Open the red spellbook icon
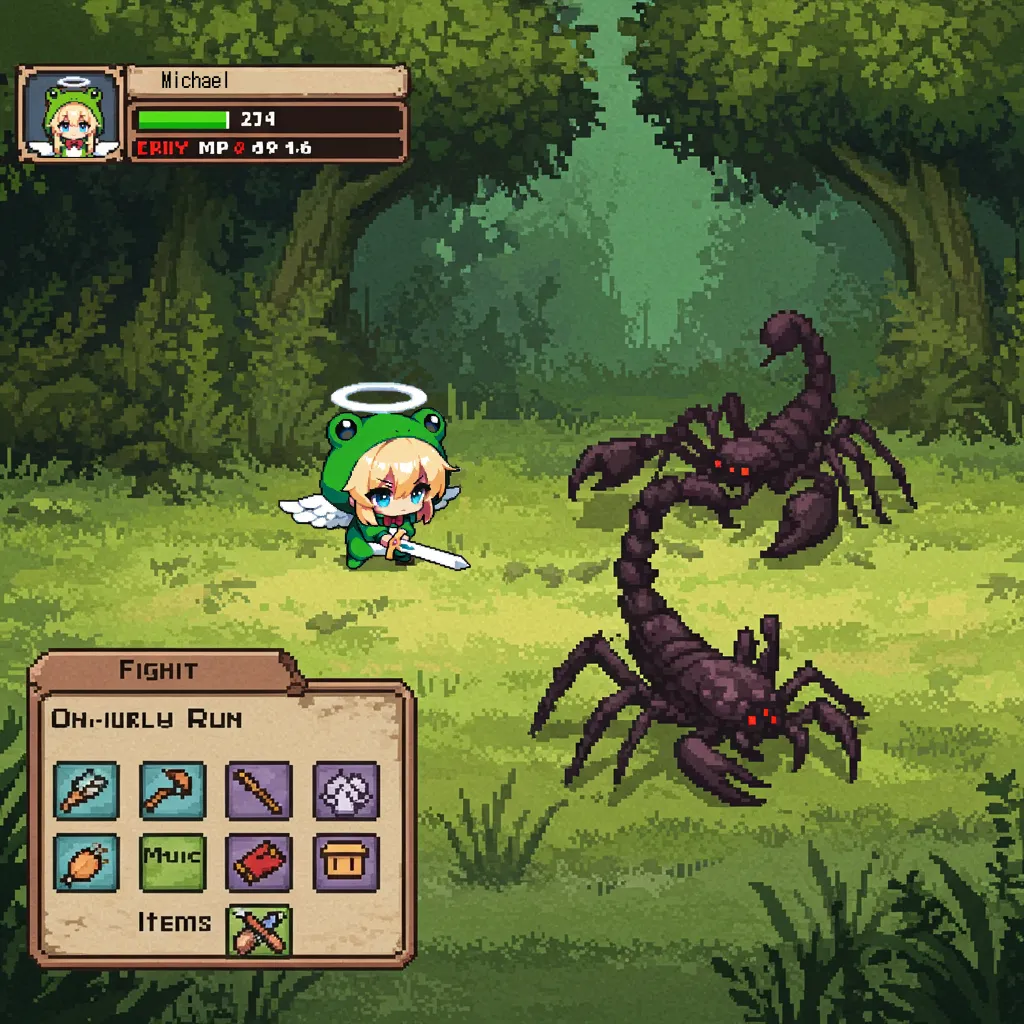The image size is (1024, 1024). coord(259,862)
